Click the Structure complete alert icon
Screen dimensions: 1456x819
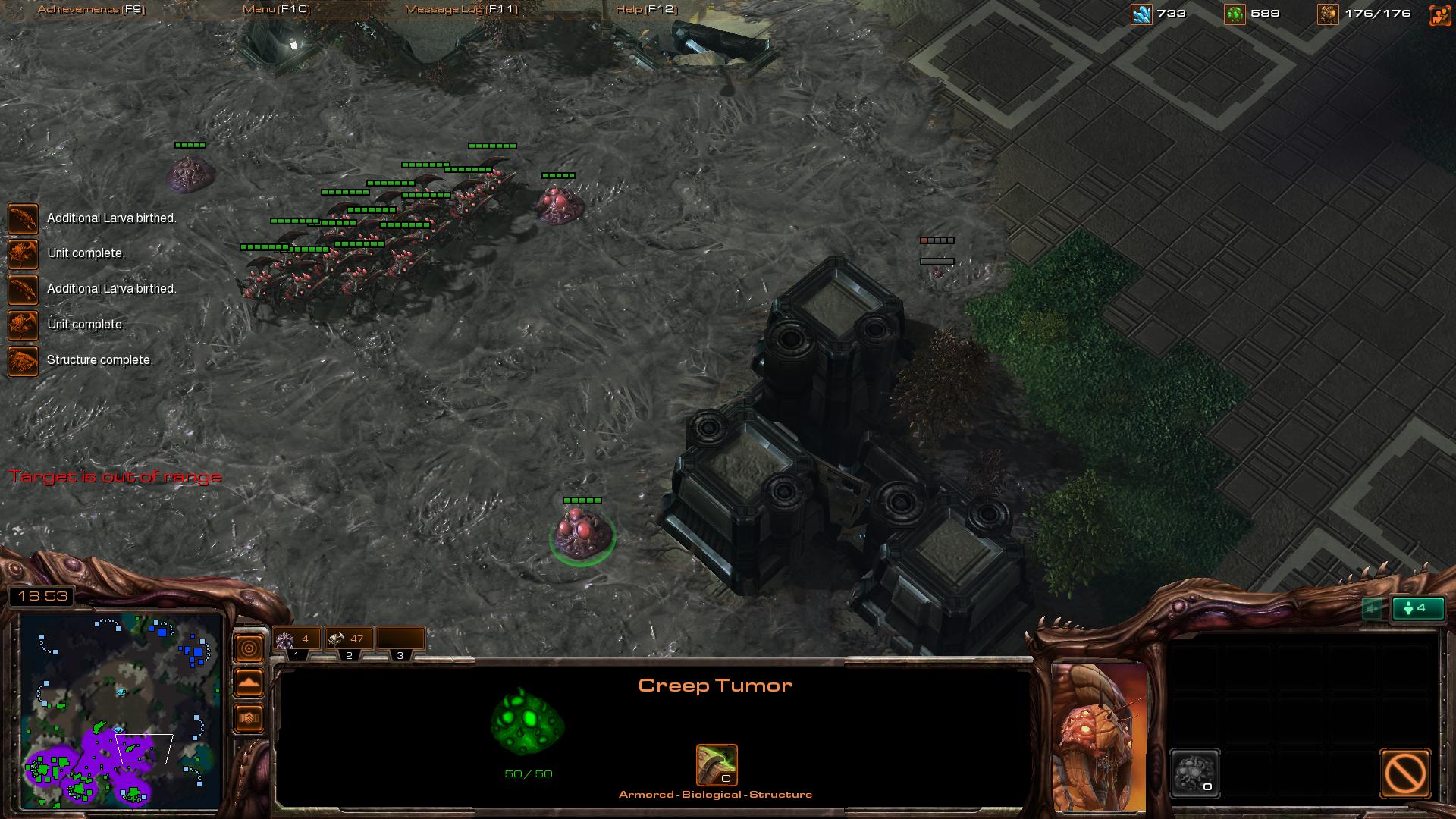pos(23,361)
